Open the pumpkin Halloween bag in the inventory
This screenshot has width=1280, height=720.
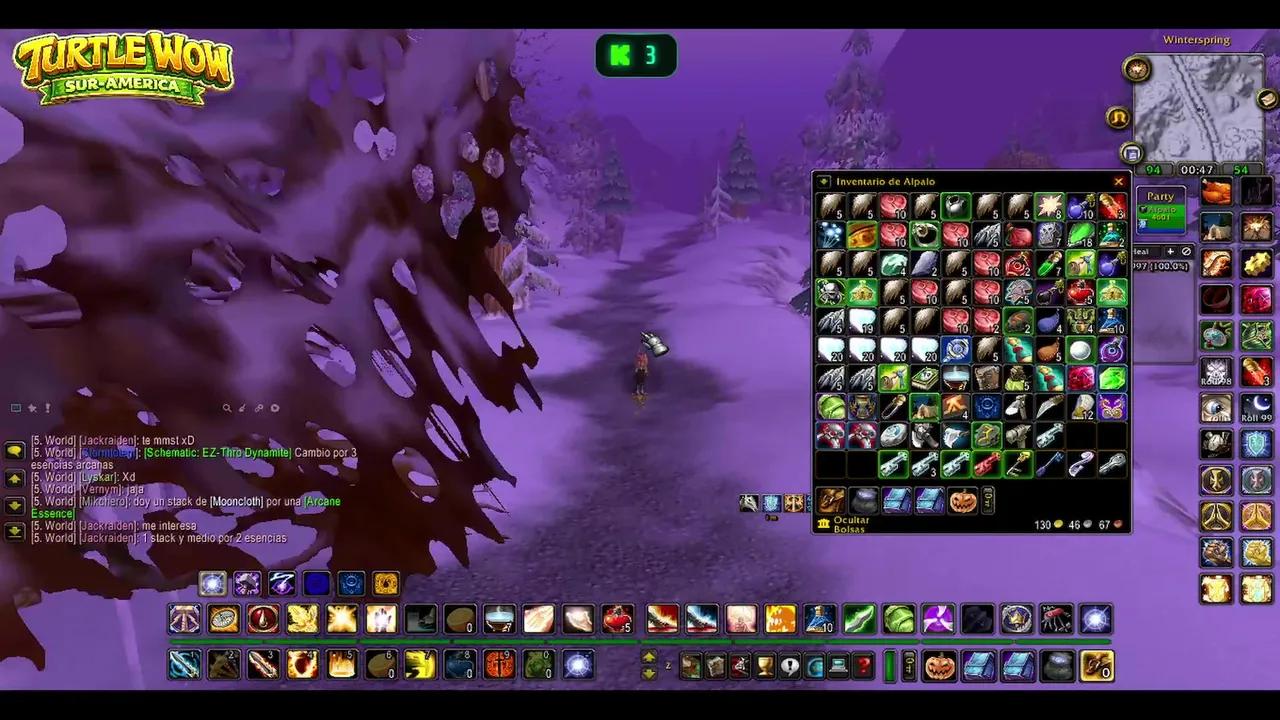[x=963, y=501]
